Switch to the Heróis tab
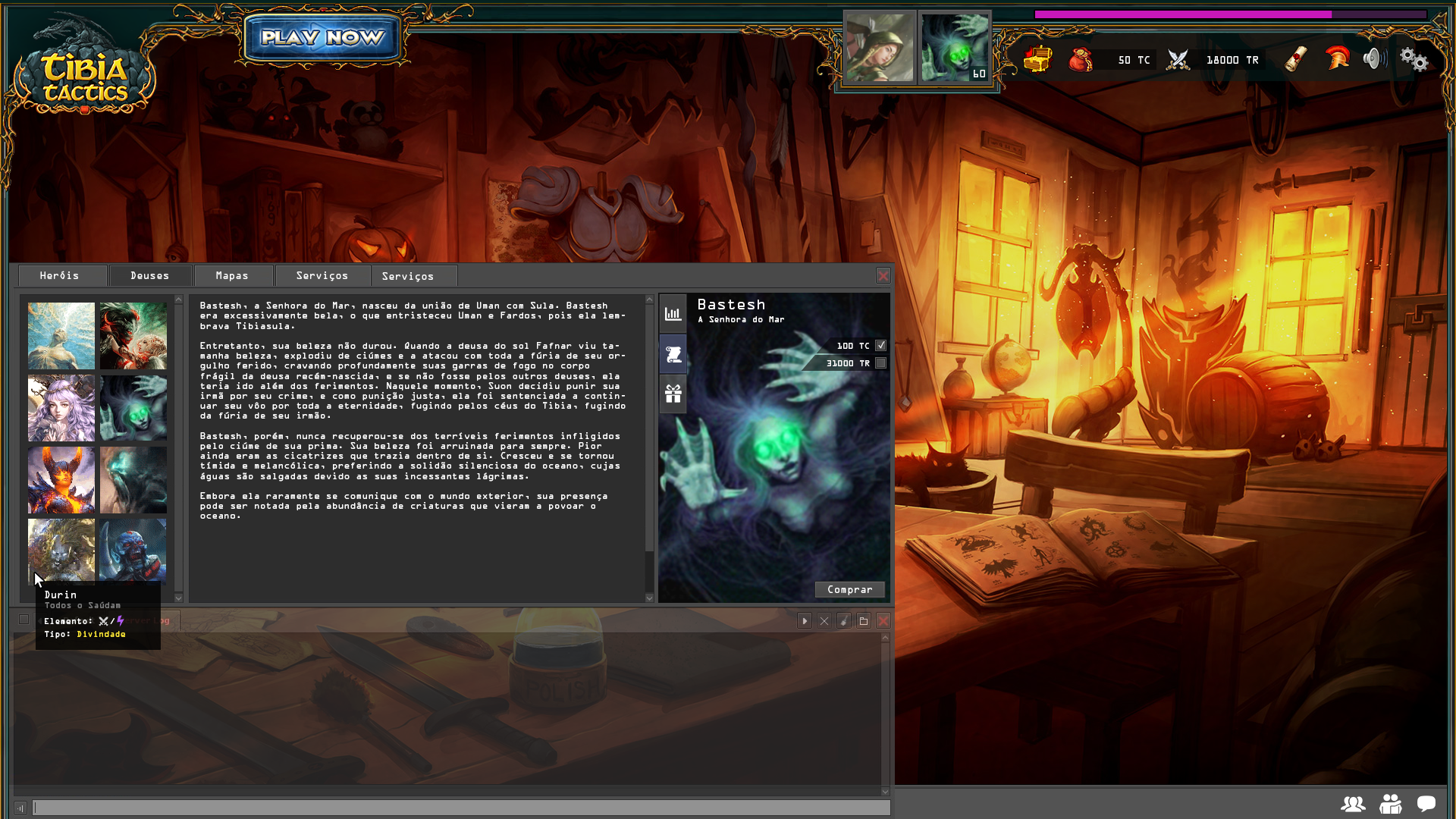Viewport: 1456px width, 819px height. coord(60,276)
